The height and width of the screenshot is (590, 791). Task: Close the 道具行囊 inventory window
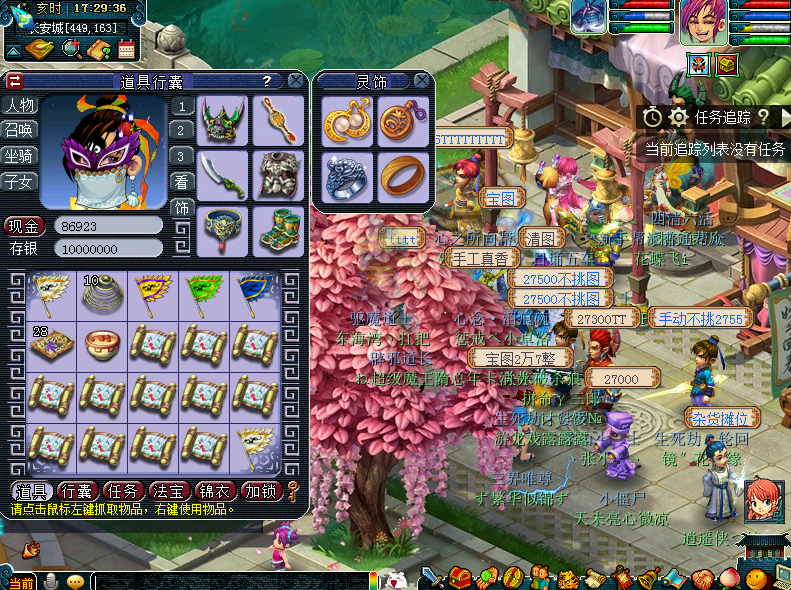tap(296, 81)
